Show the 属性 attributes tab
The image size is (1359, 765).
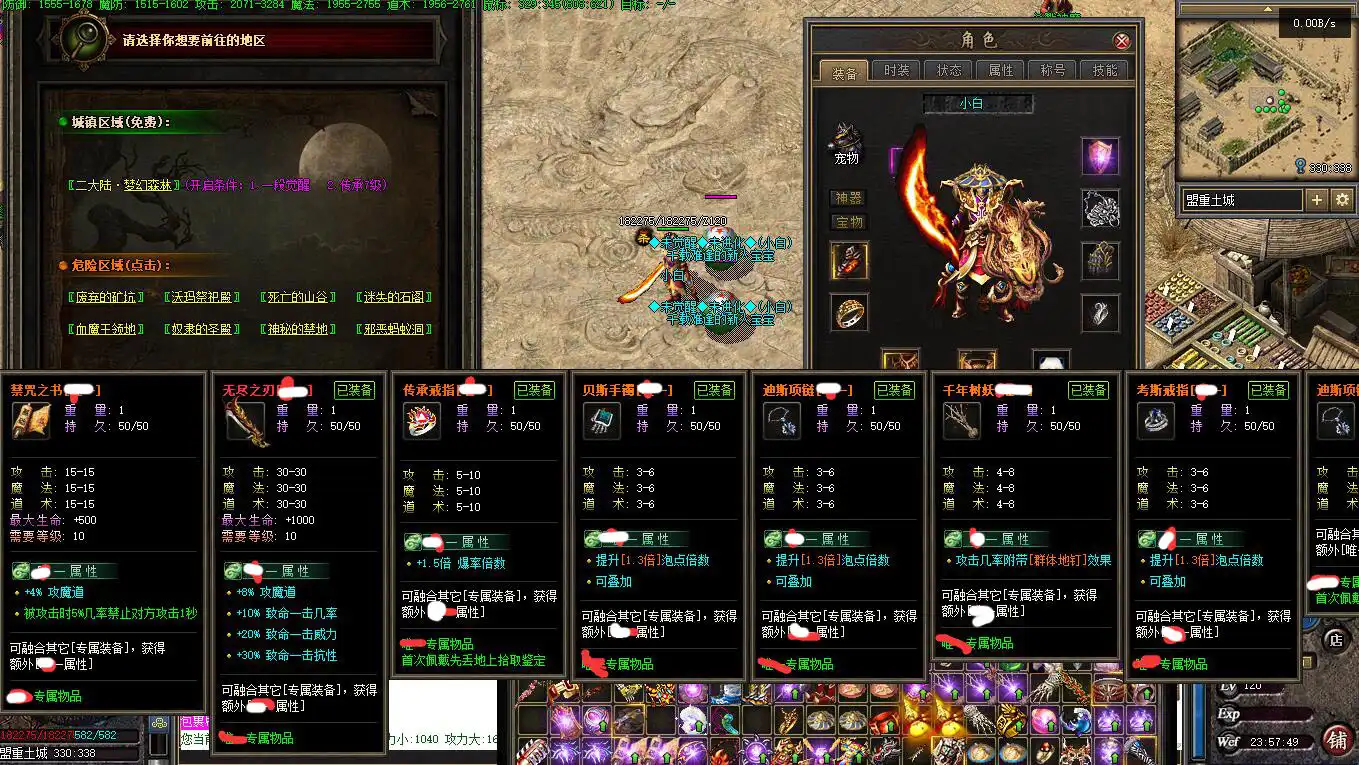pos(1001,70)
